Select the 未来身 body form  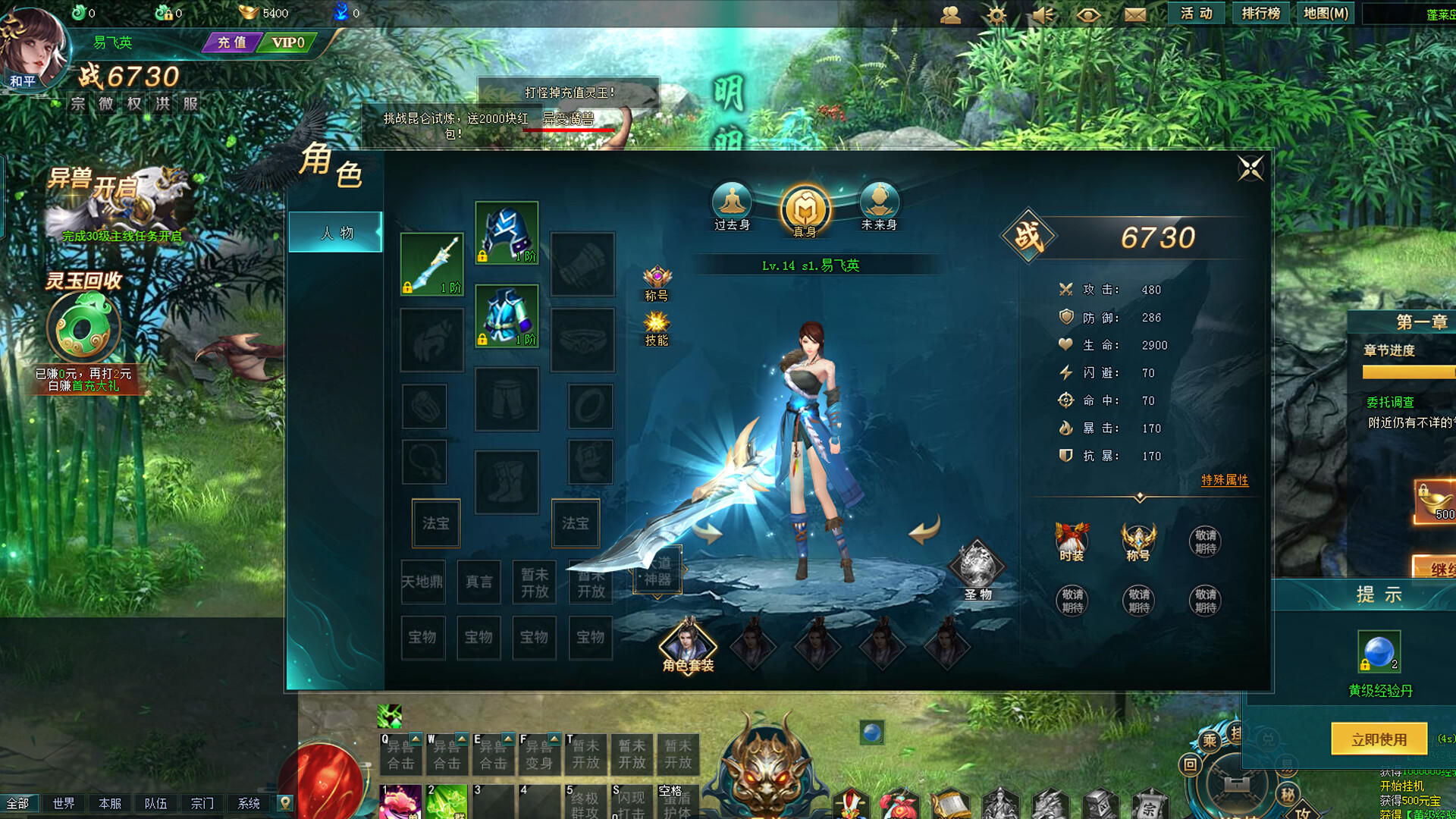[x=880, y=202]
